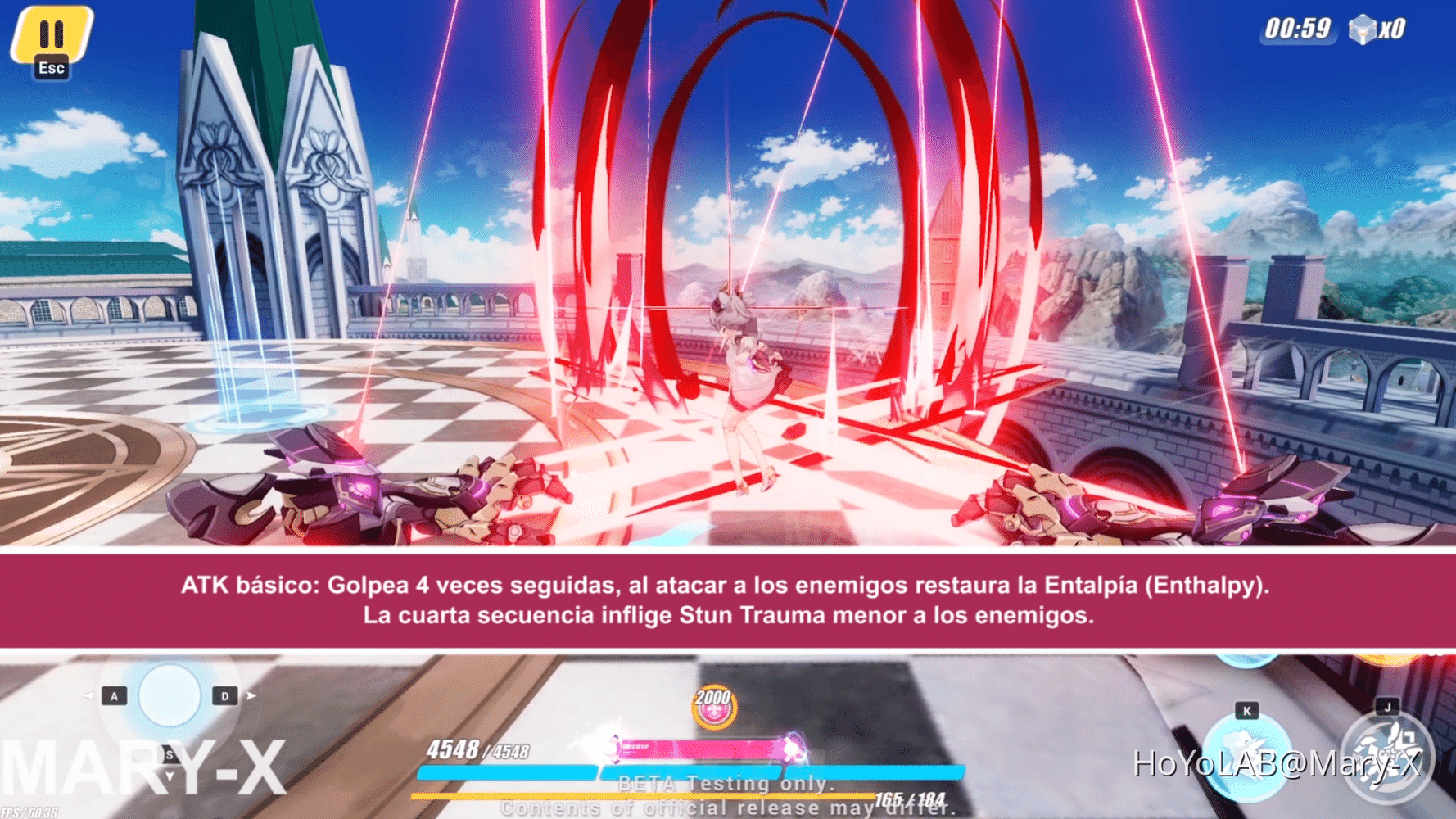Screen dimensions: 1456x819
Task: Click the blue stamina gauge
Action: 692,772
